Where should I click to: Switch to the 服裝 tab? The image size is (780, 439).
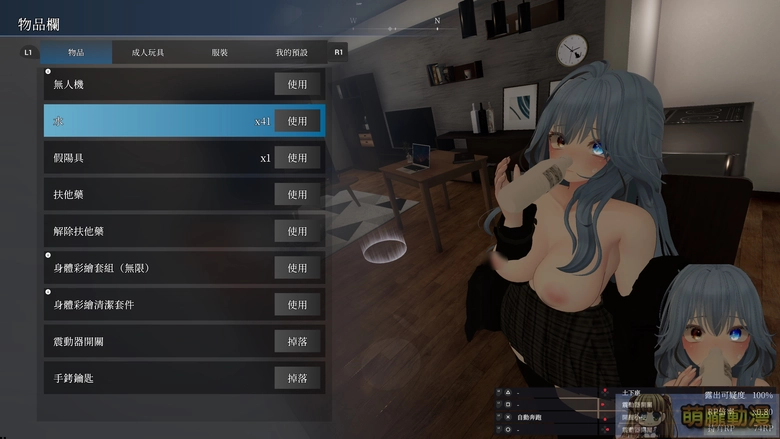coord(220,52)
